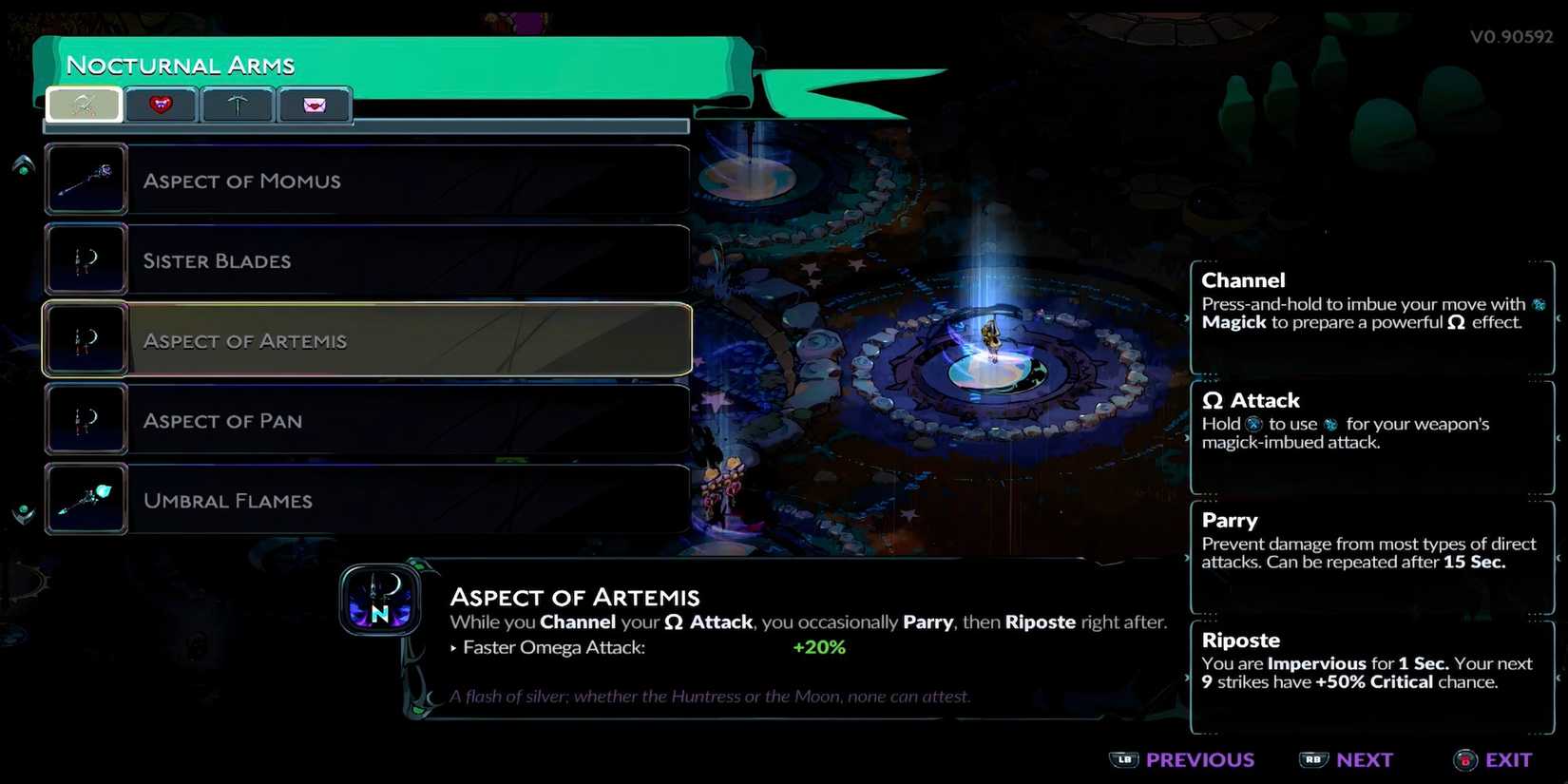Select the Sister Blades weapon icon
1568x784 pixels.
point(85,258)
